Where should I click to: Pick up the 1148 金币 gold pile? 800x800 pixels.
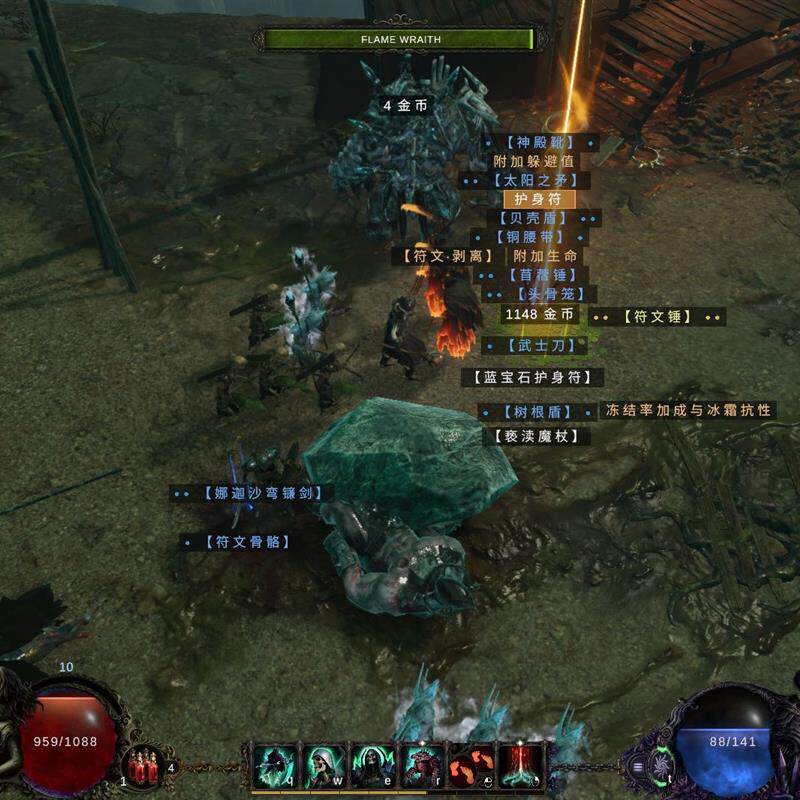click(540, 314)
